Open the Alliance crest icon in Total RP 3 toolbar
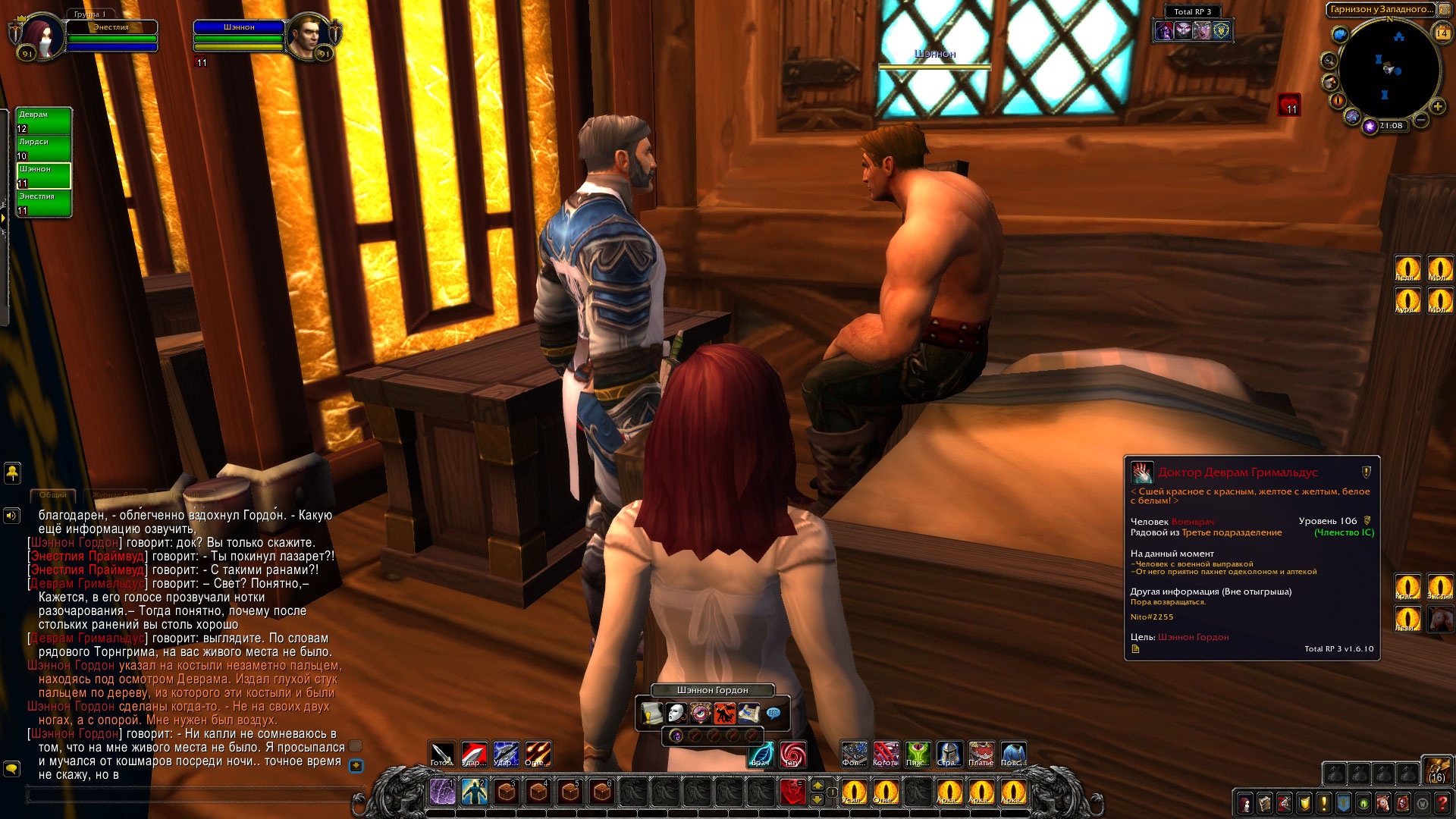The height and width of the screenshot is (819, 1456). (1221, 30)
